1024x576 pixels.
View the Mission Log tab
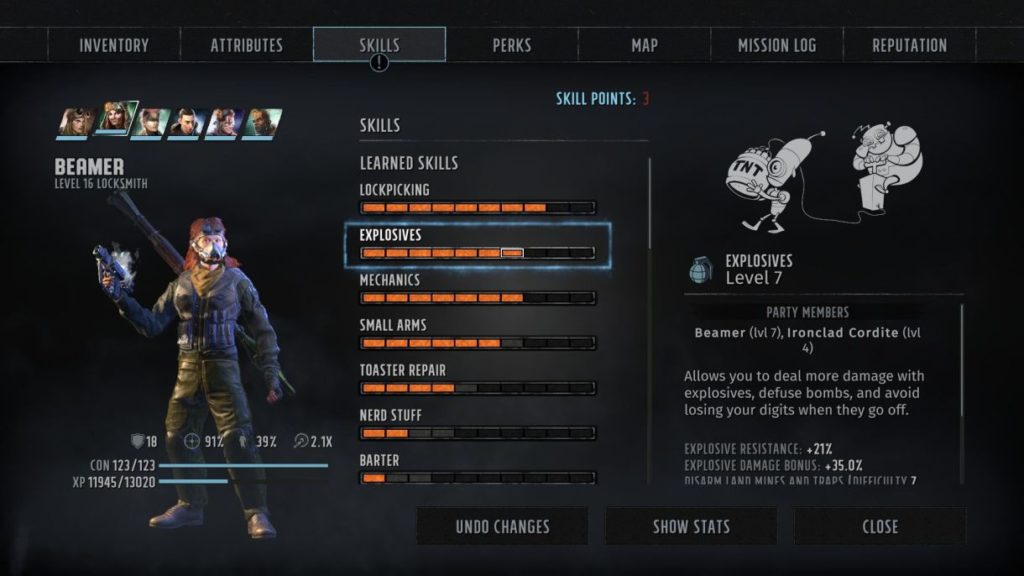tap(777, 45)
